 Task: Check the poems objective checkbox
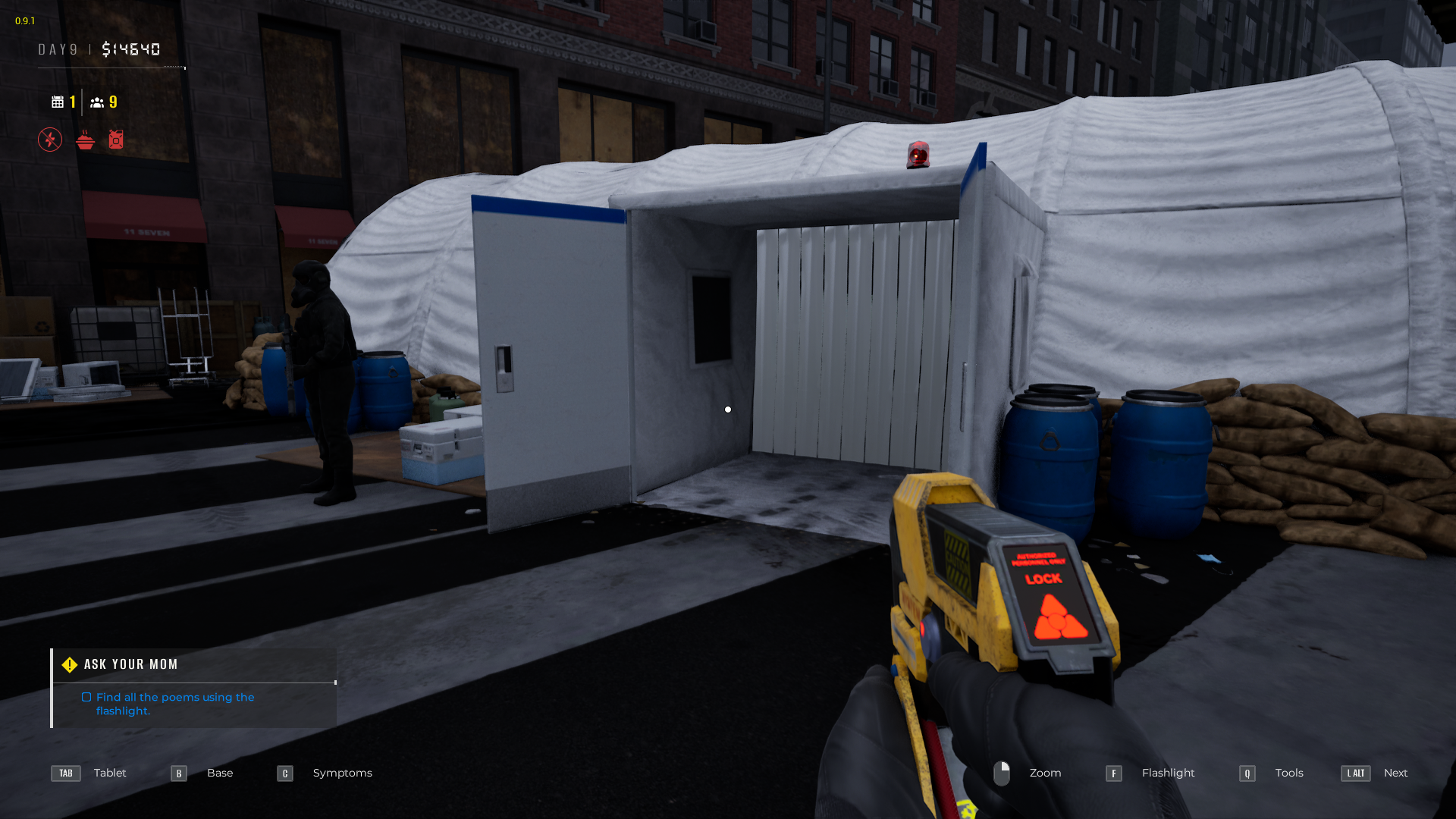[86, 696]
